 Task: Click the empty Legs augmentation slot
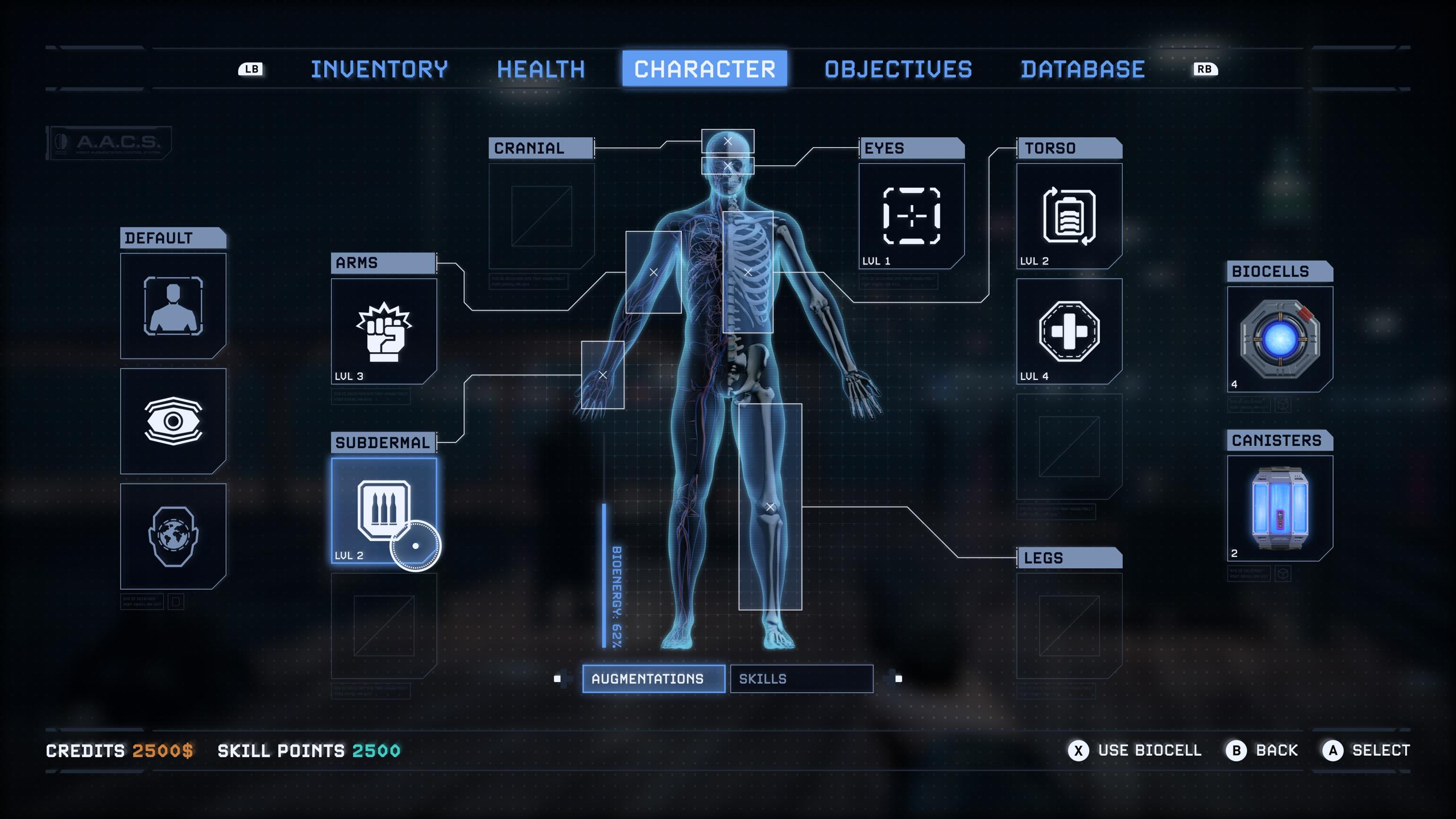tap(1069, 626)
